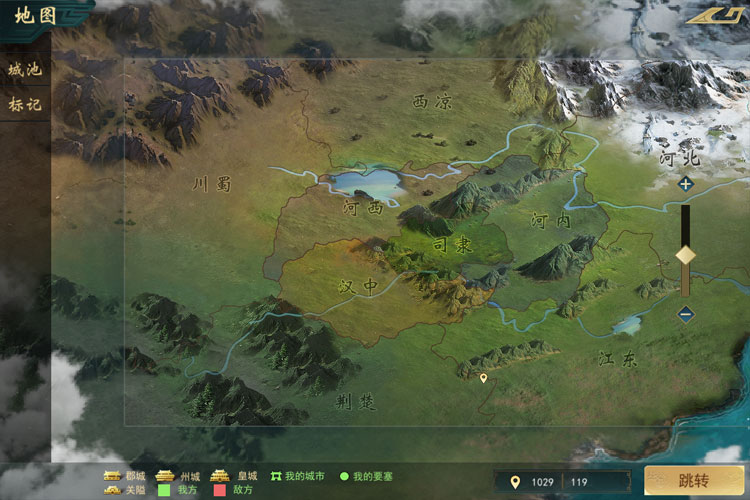
Task: Open the 城池 (cities) tab
Action: pyautogui.click(x=25, y=70)
